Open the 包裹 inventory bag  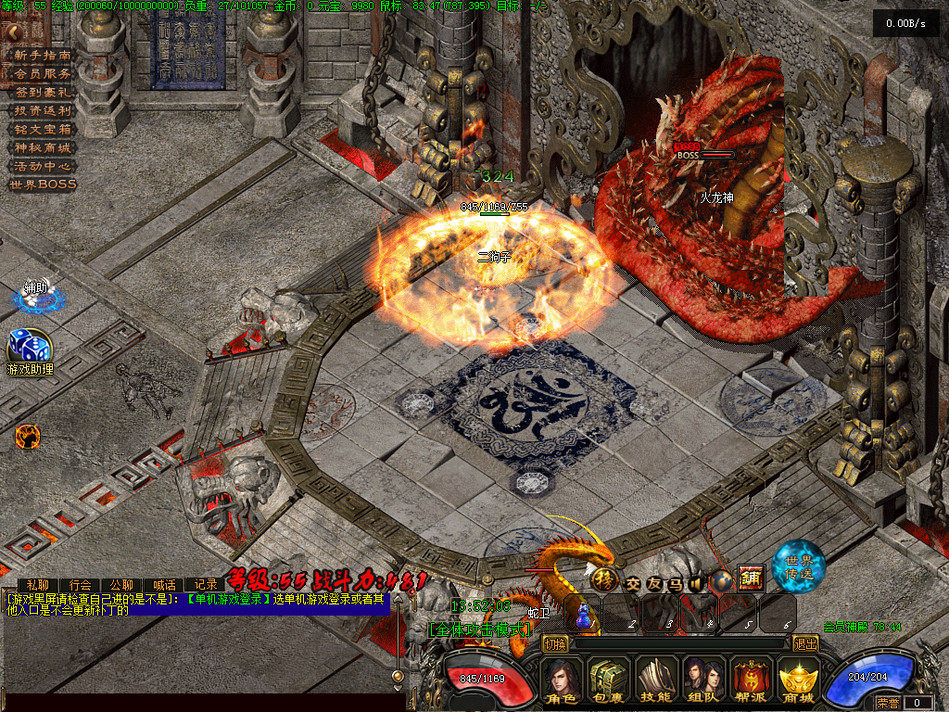[610, 682]
